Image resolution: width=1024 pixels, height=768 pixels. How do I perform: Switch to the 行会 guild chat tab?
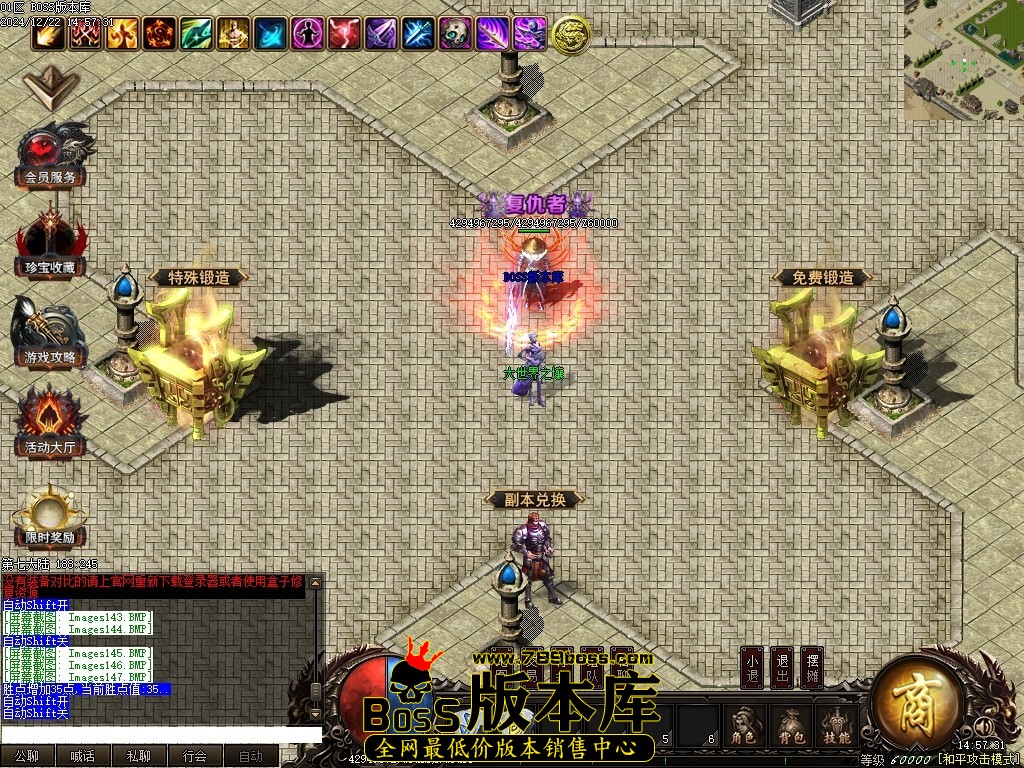(x=195, y=757)
